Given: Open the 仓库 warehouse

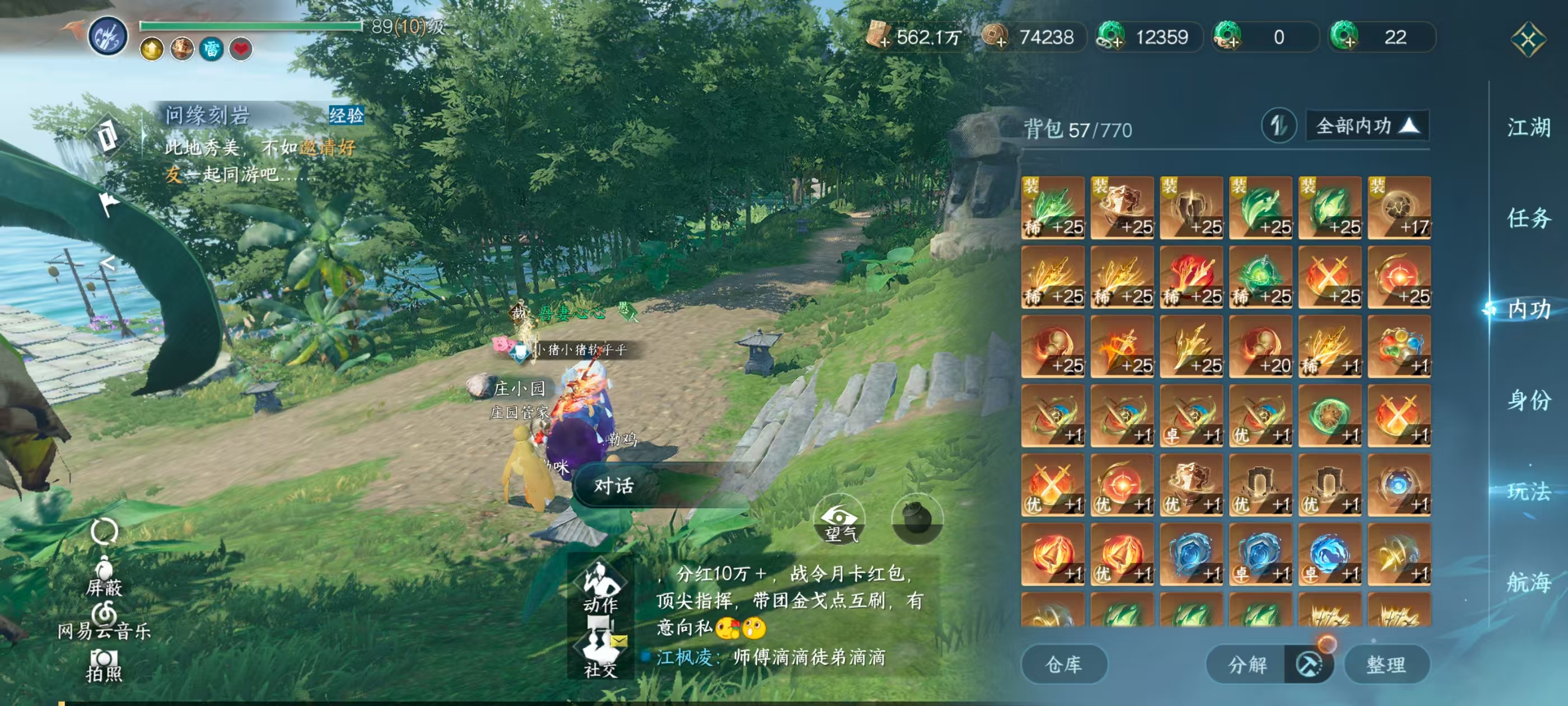Looking at the screenshot, I should [1064, 665].
